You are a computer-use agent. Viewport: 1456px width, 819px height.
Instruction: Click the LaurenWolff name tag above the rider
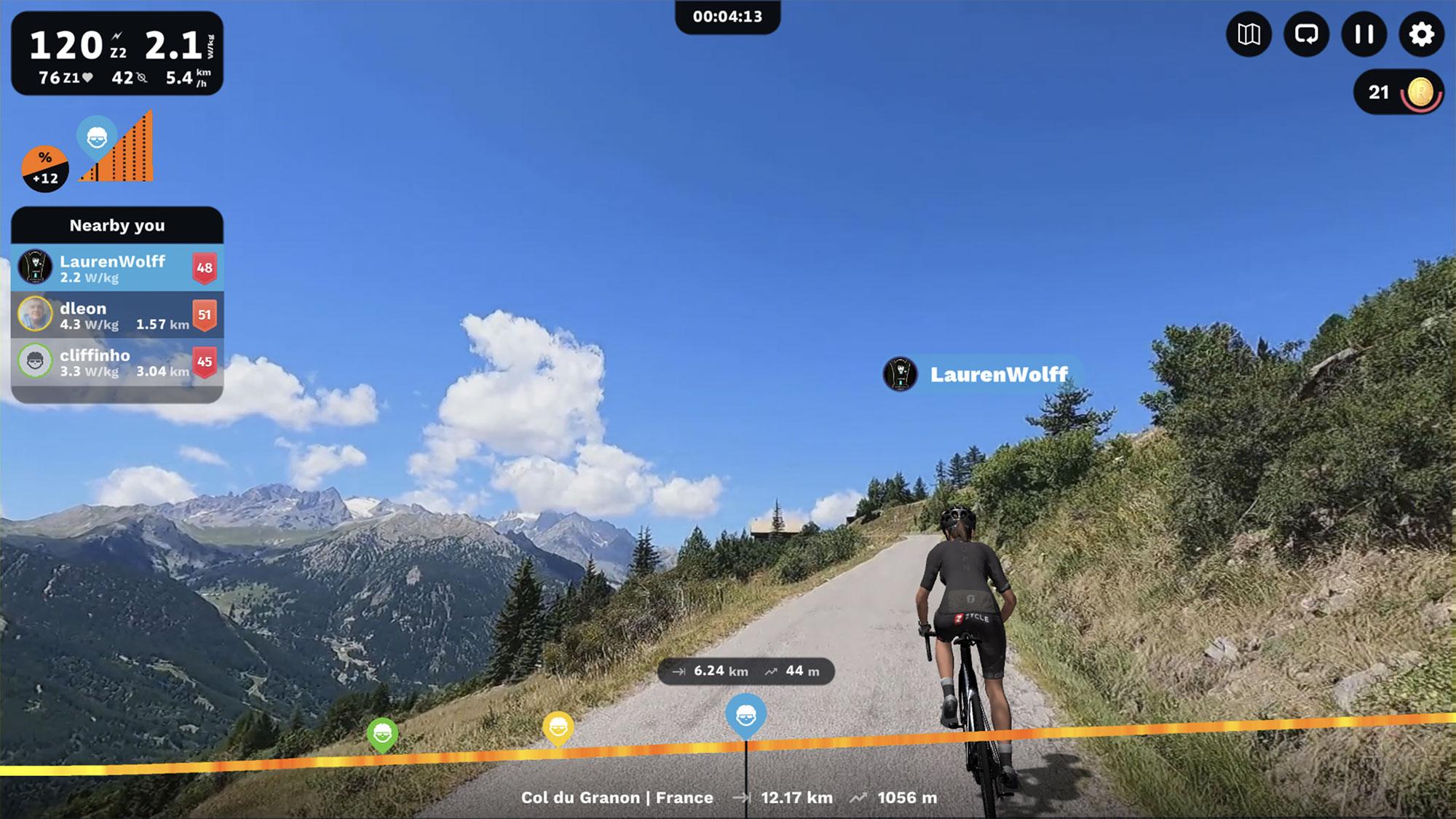click(983, 374)
